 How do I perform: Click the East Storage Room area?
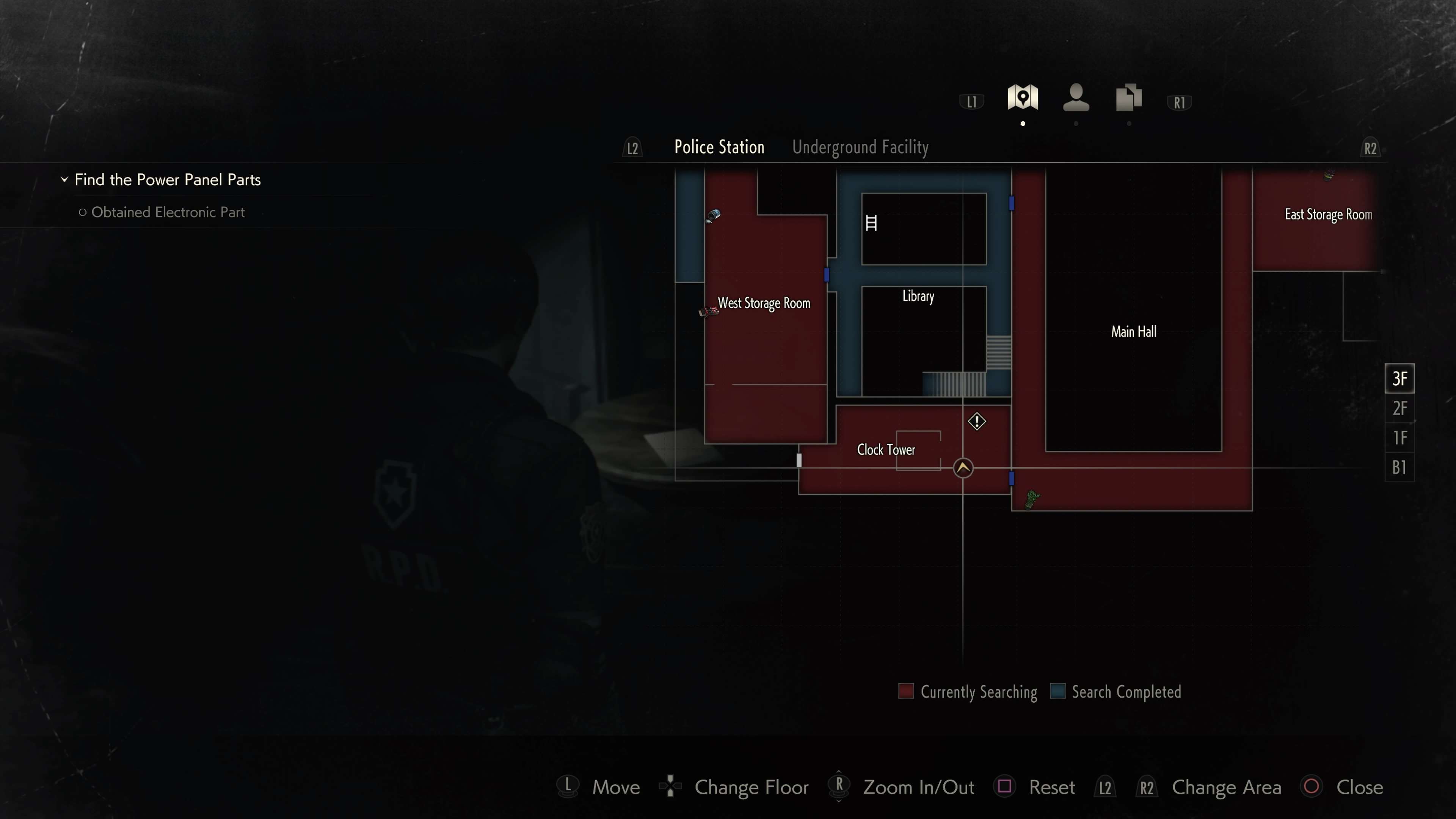(1328, 215)
